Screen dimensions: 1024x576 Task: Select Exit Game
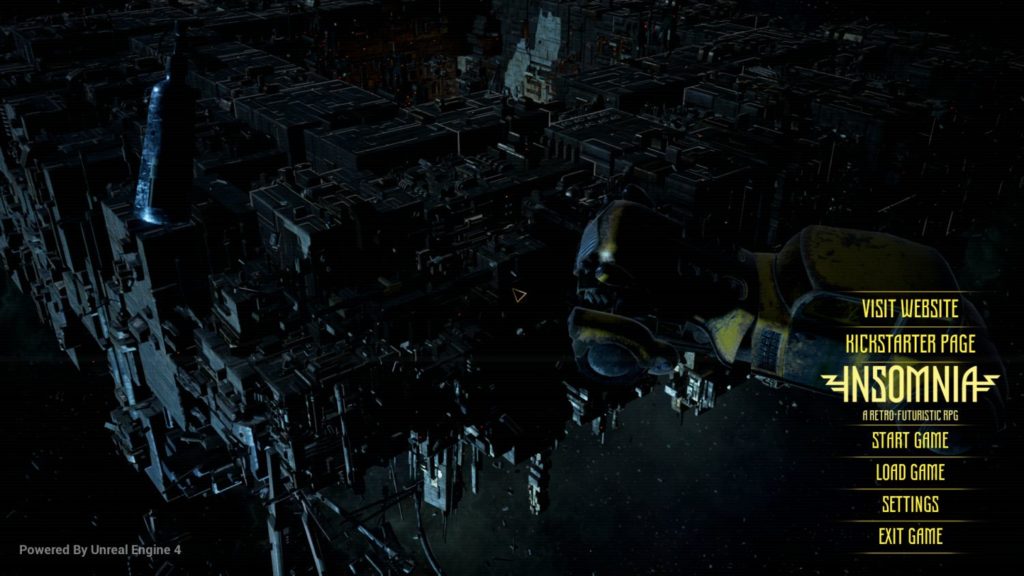[x=909, y=536]
